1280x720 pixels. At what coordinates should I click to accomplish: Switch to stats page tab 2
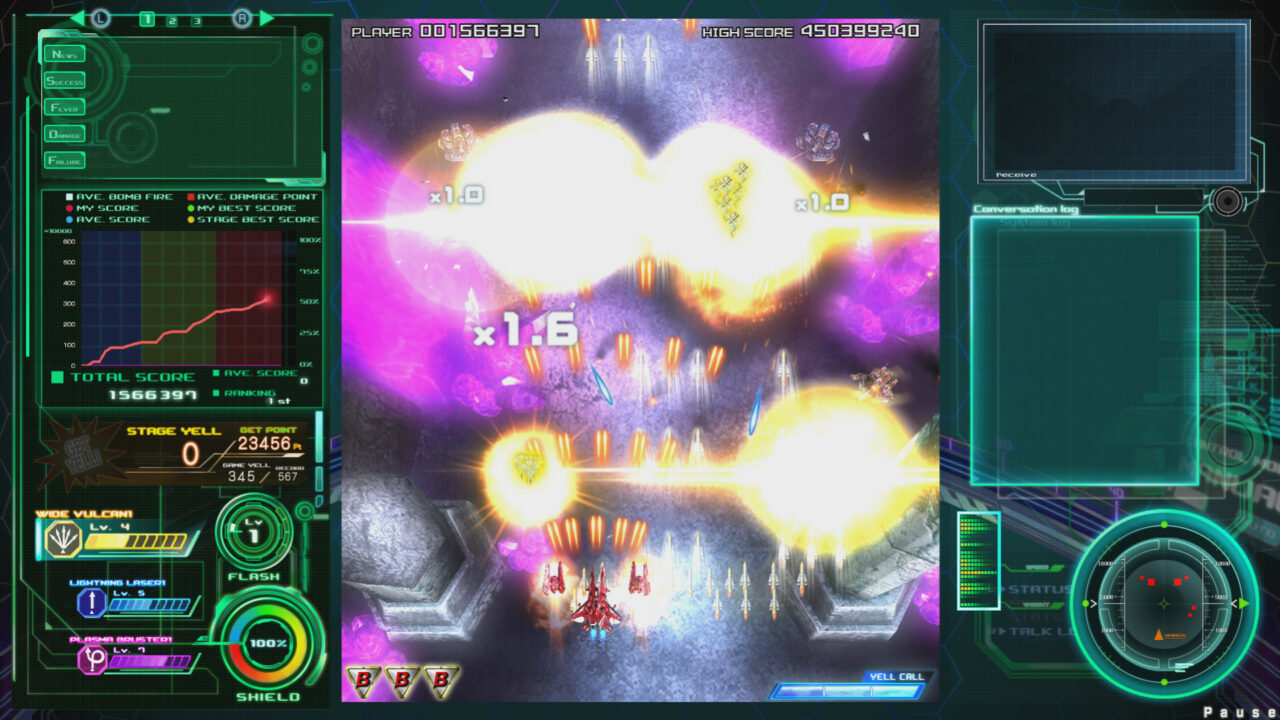click(x=172, y=20)
